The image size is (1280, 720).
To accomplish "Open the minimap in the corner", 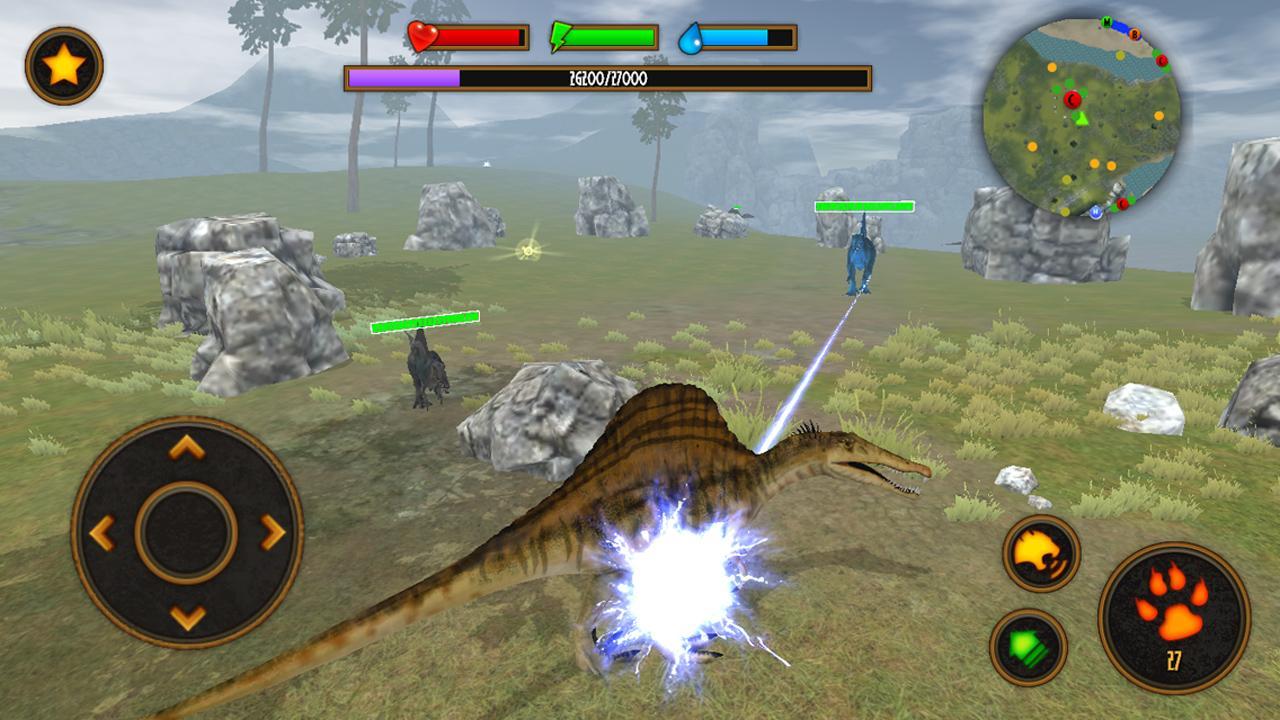I will click(1085, 115).
